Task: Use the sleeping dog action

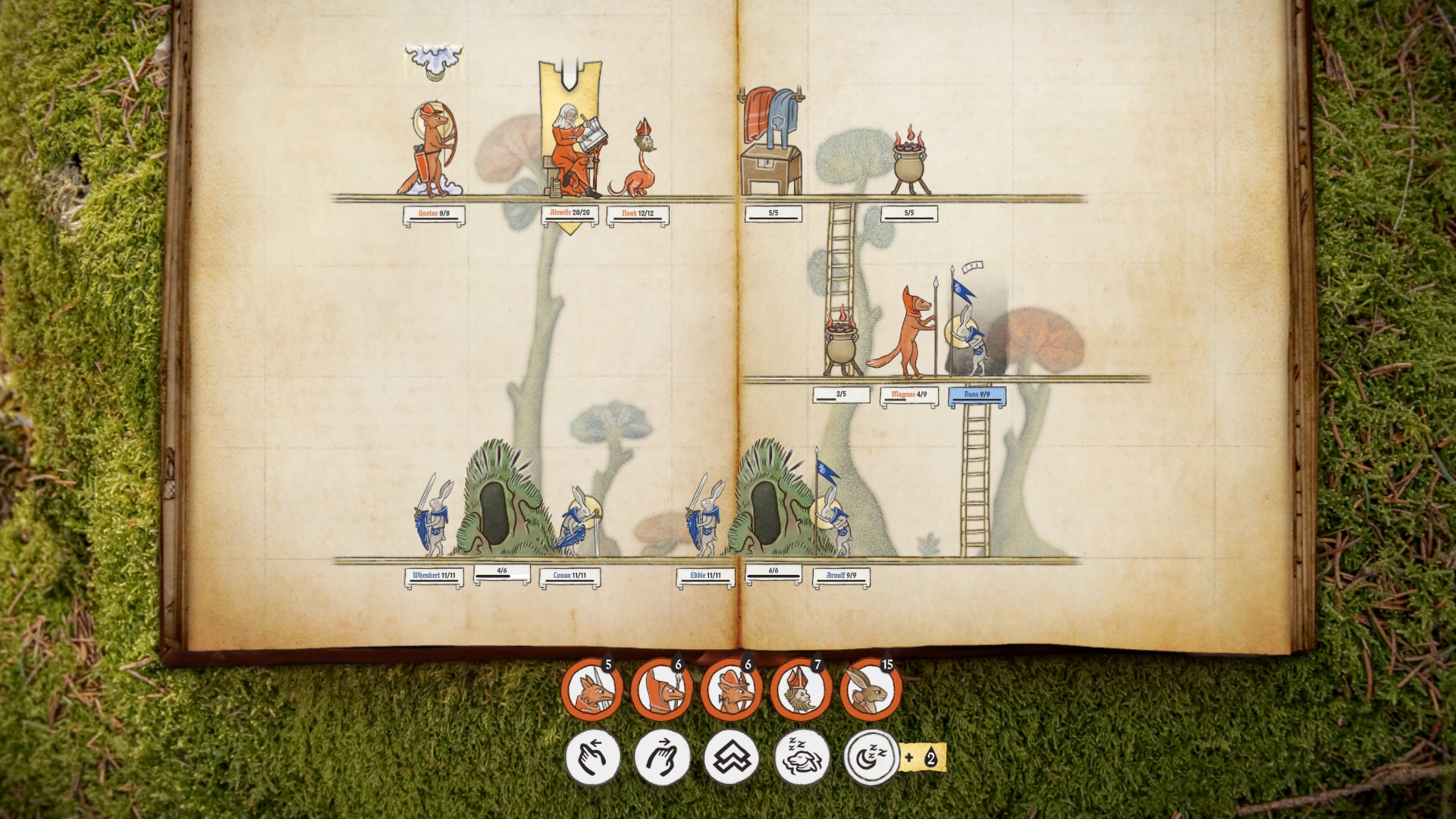Action: 802,757
